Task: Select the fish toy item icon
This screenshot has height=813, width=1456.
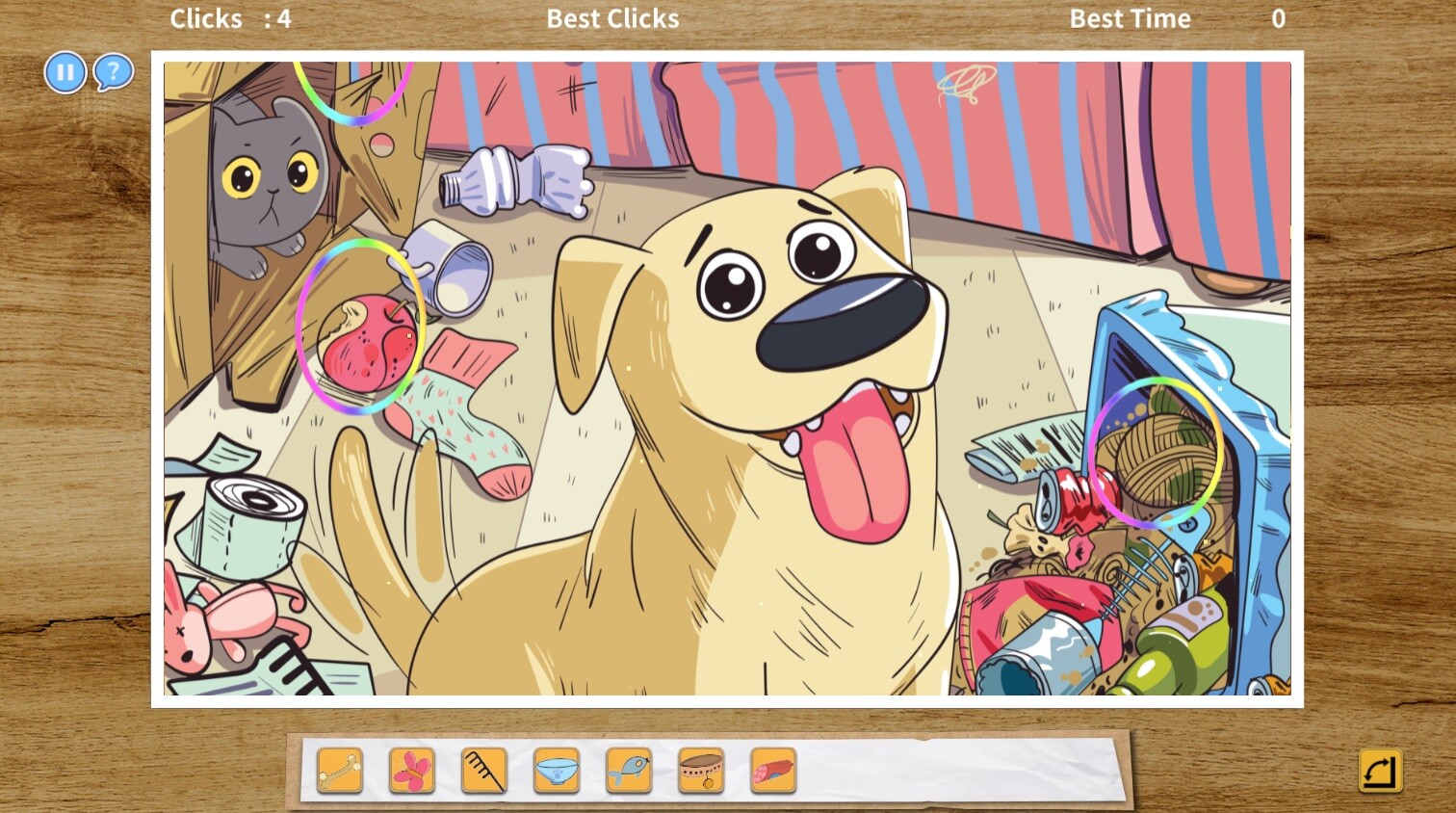Action: [x=629, y=771]
